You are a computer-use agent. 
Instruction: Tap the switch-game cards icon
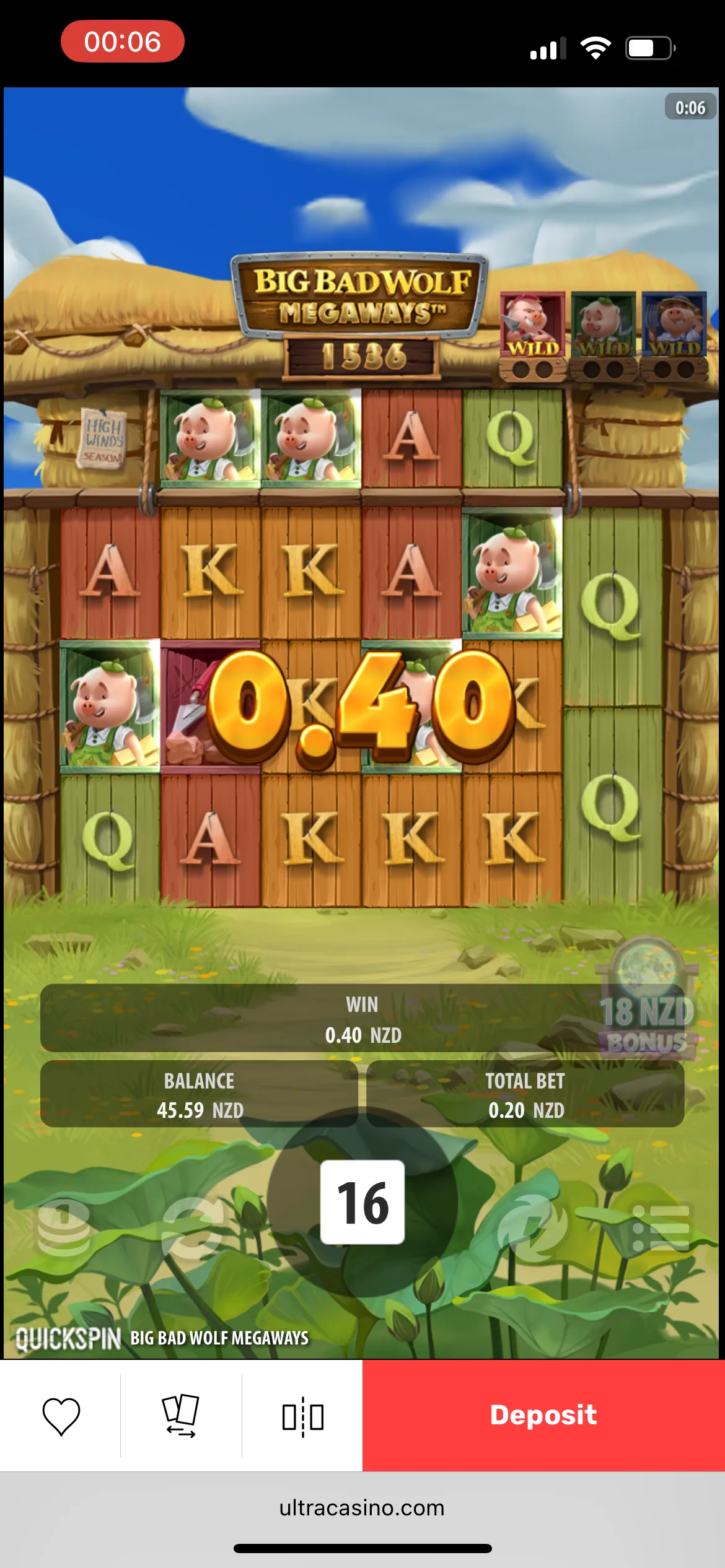point(181,1416)
